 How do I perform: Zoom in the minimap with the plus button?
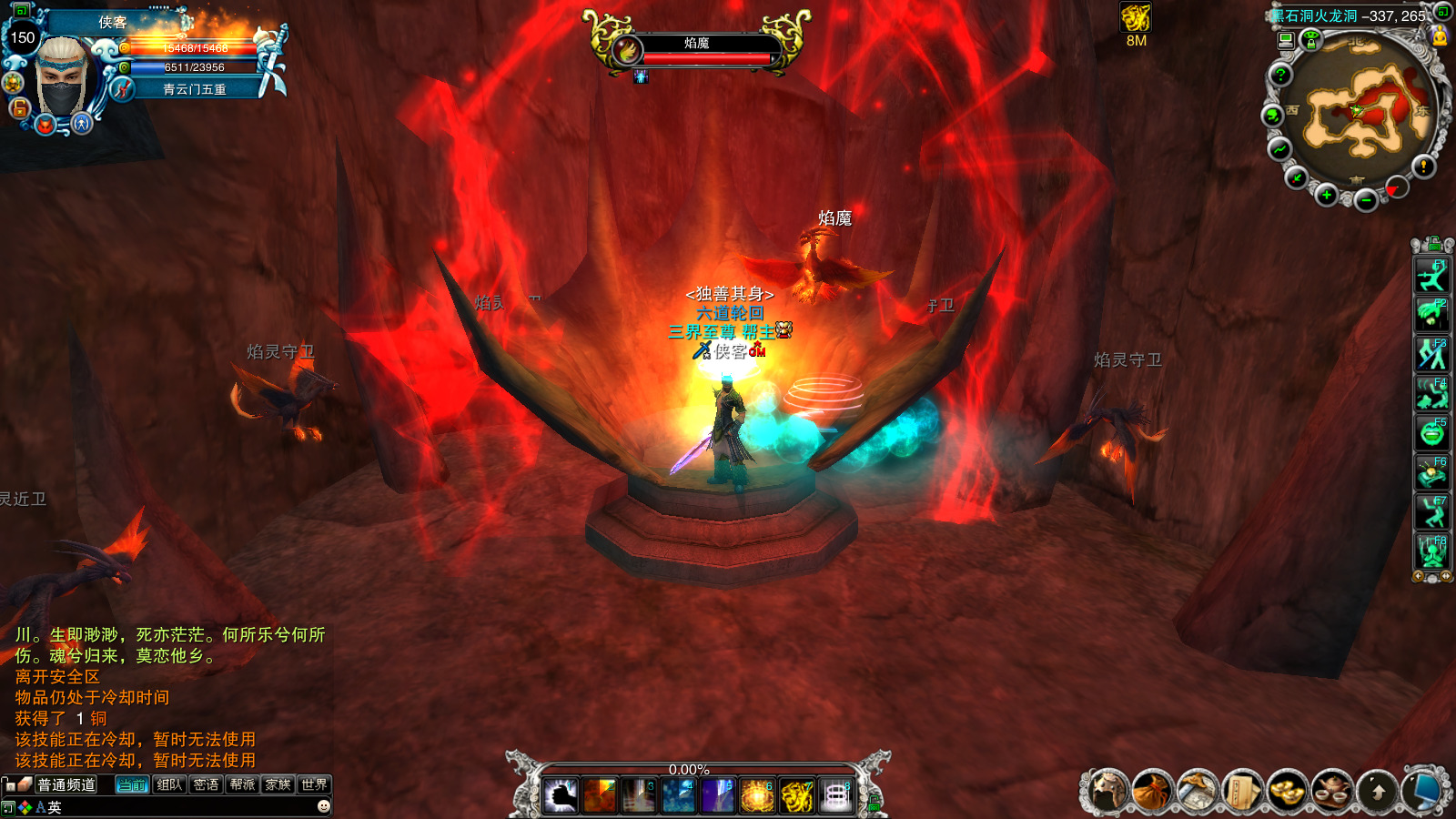[1327, 196]
